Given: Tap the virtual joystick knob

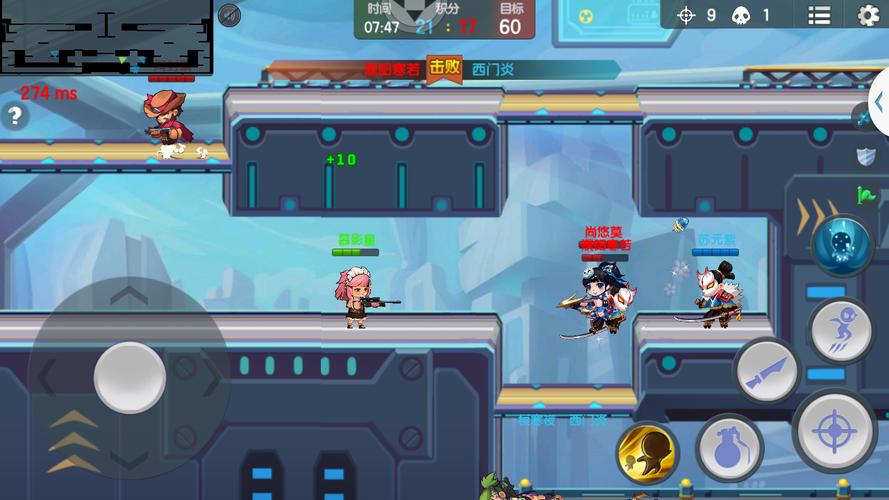Looking at the screenshot, I should [130, 378].
